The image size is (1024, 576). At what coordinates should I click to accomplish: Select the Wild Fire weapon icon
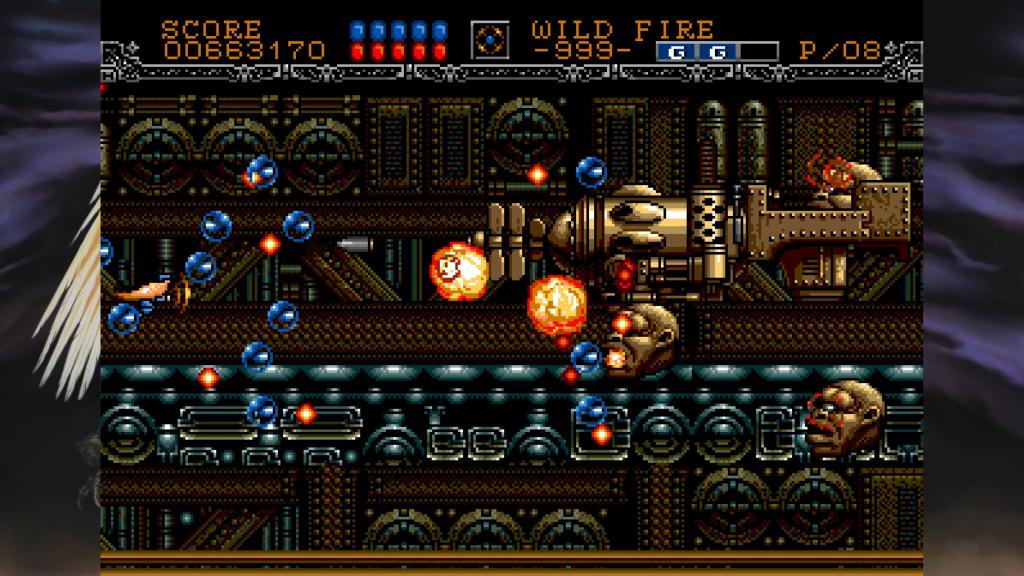coord(490,39)
